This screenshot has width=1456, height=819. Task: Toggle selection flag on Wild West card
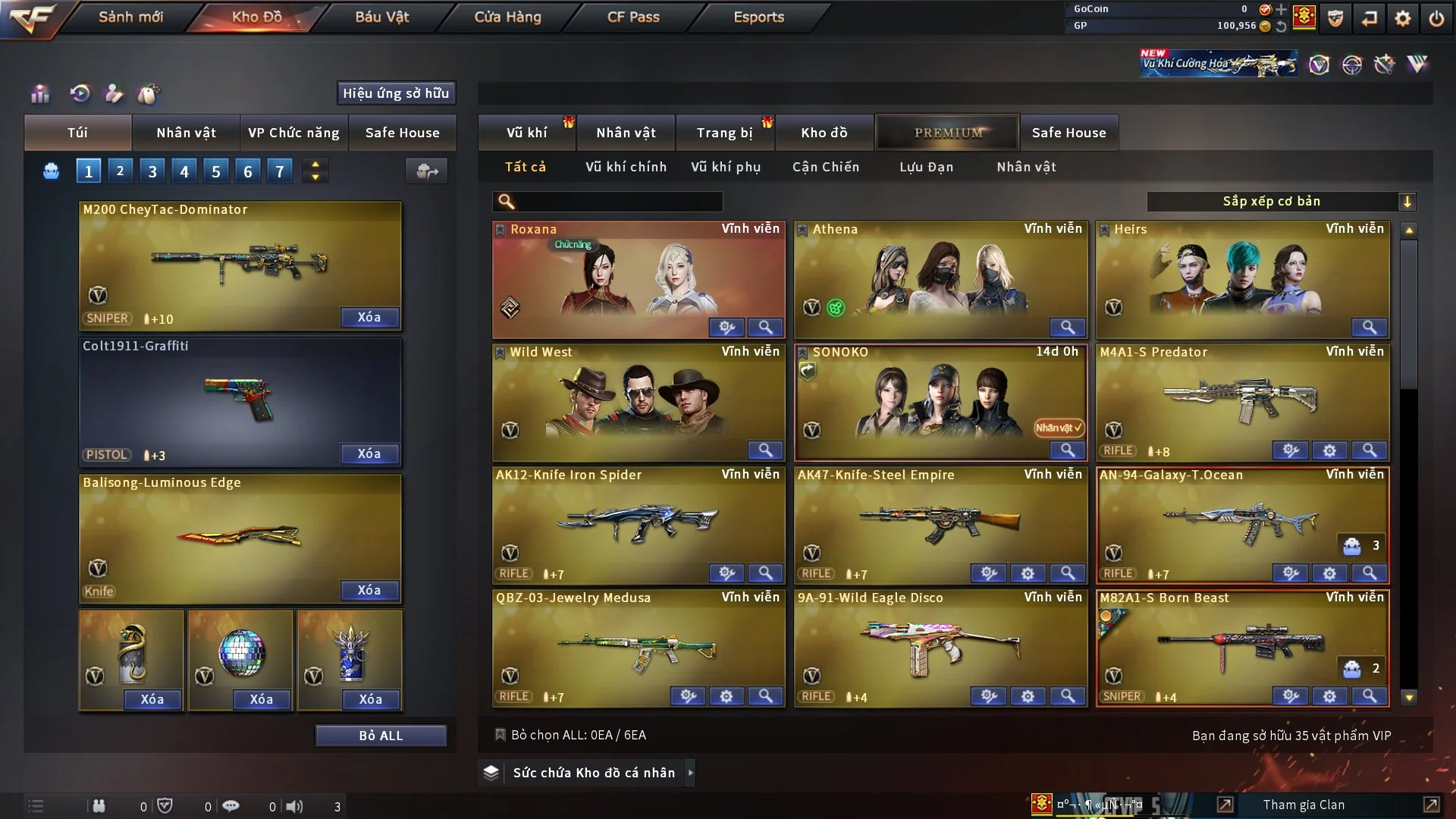[500, 351]
